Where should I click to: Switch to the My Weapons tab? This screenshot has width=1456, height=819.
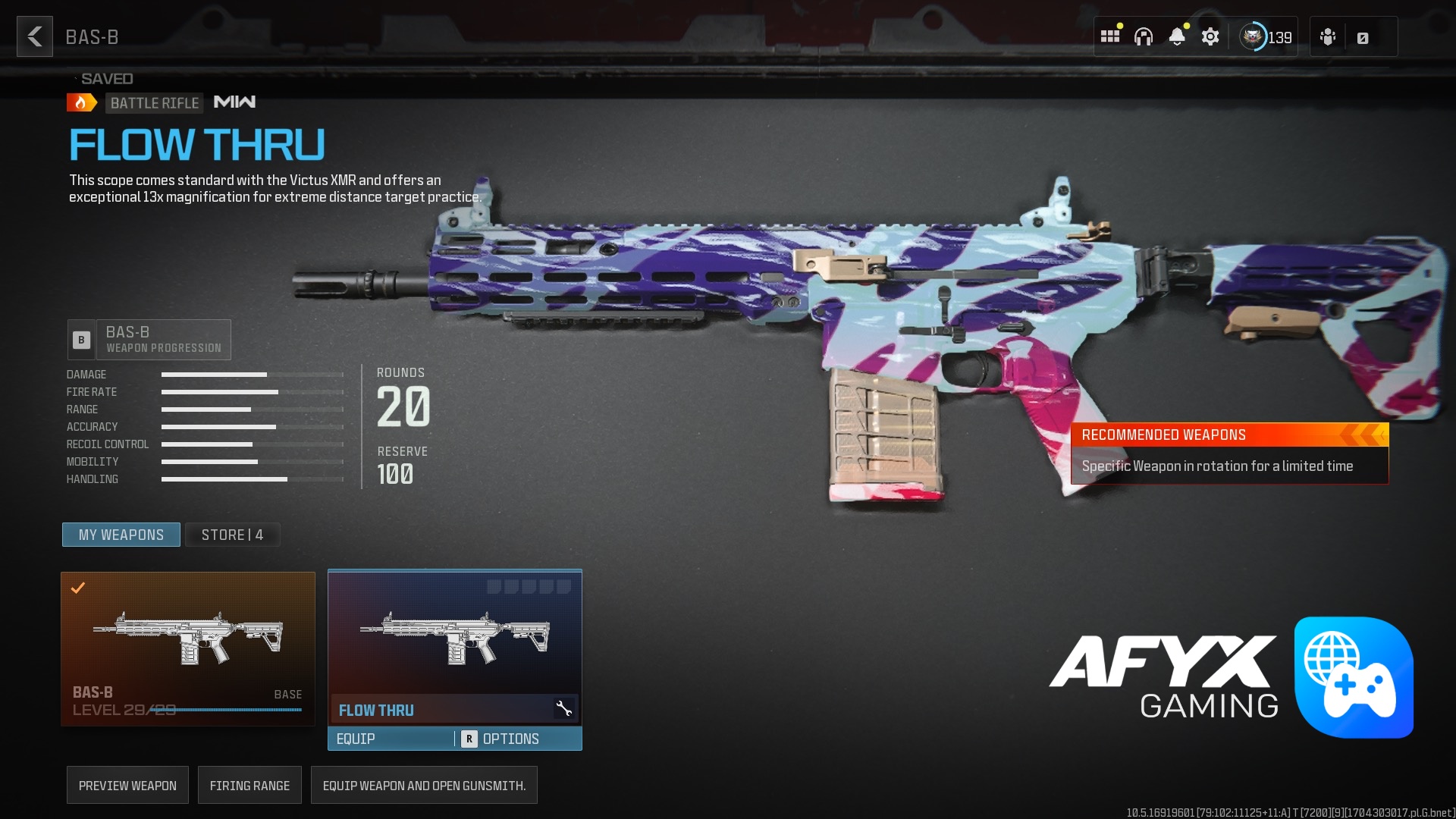(x=121, y=535)
